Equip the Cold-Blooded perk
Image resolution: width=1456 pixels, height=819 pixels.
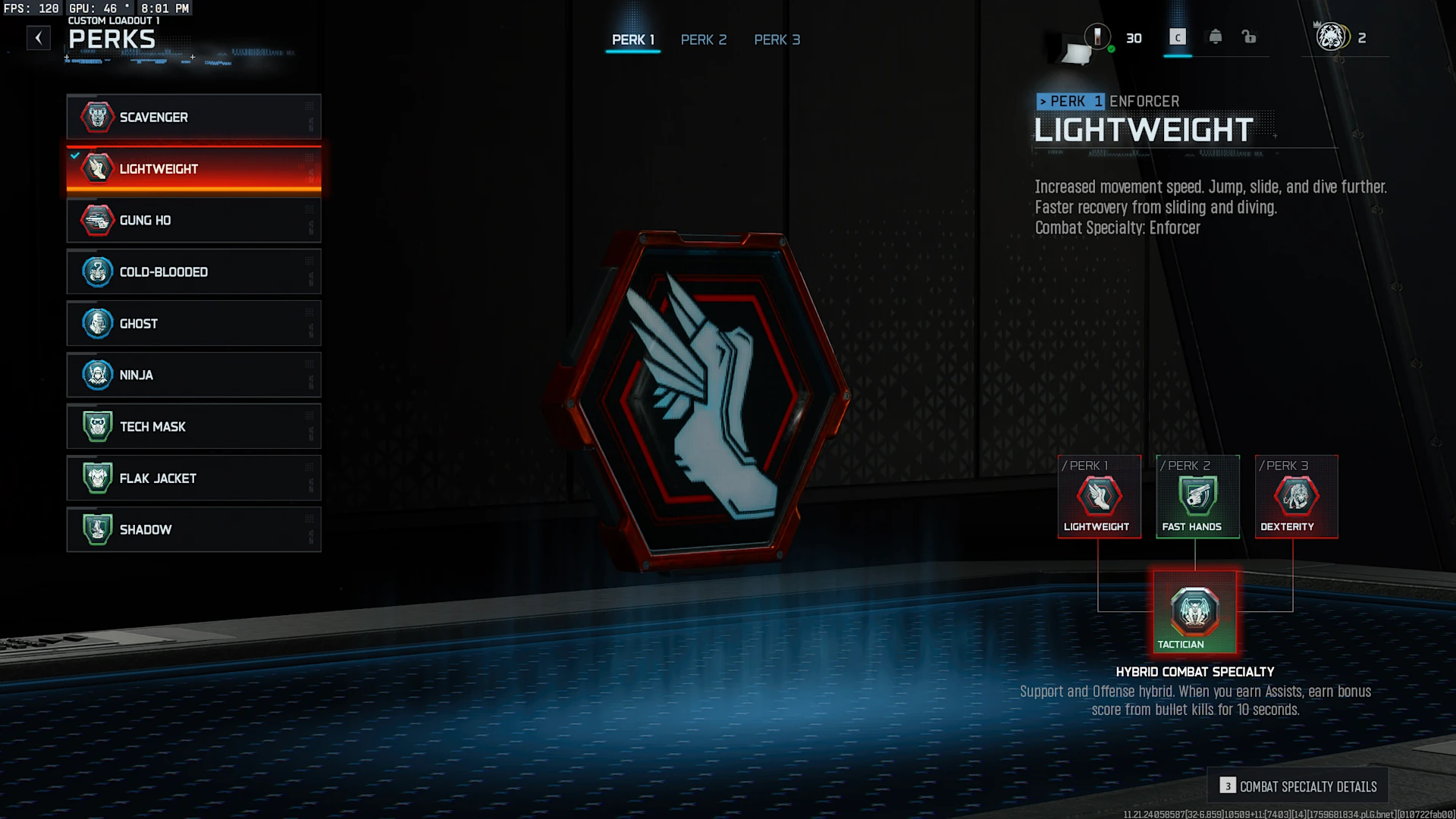coord(193,271)
